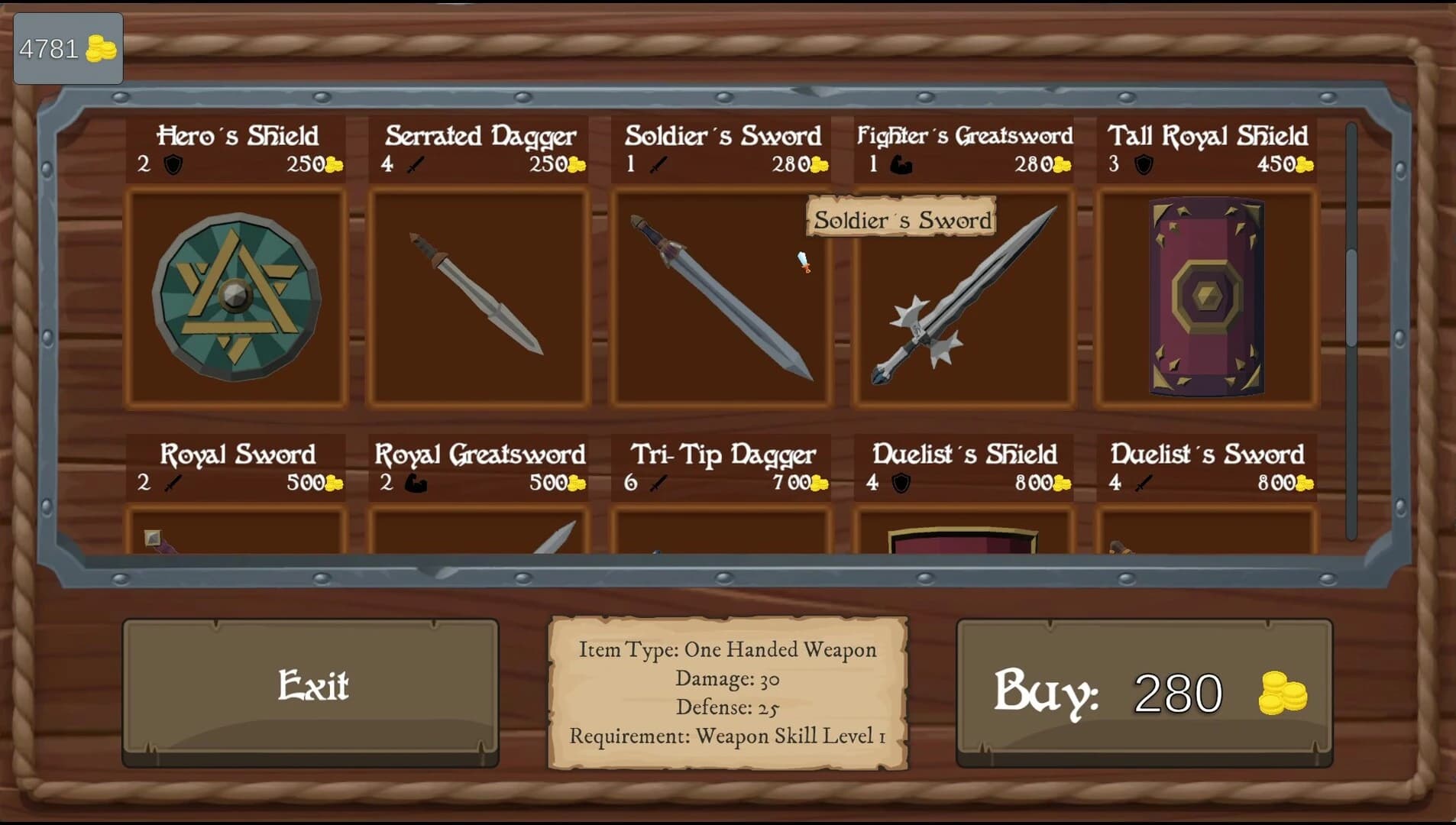Click the shield icon under Hero's Shield

pyautogui.click(x=173, y=165)
